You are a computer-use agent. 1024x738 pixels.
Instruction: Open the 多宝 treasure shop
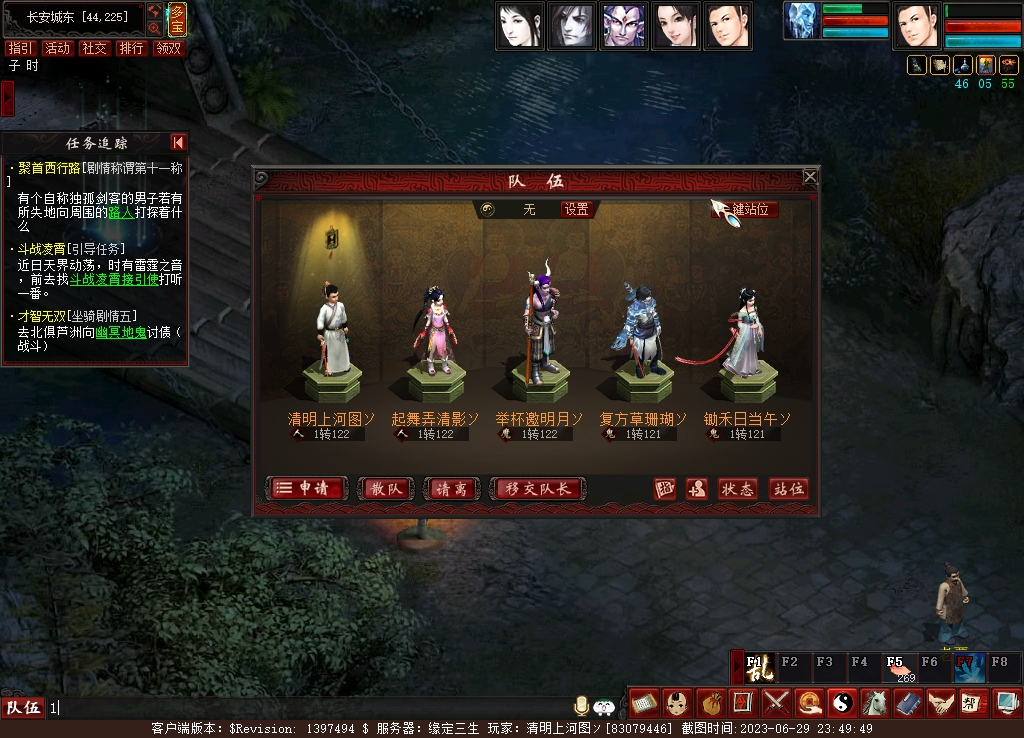pos(176,20)
